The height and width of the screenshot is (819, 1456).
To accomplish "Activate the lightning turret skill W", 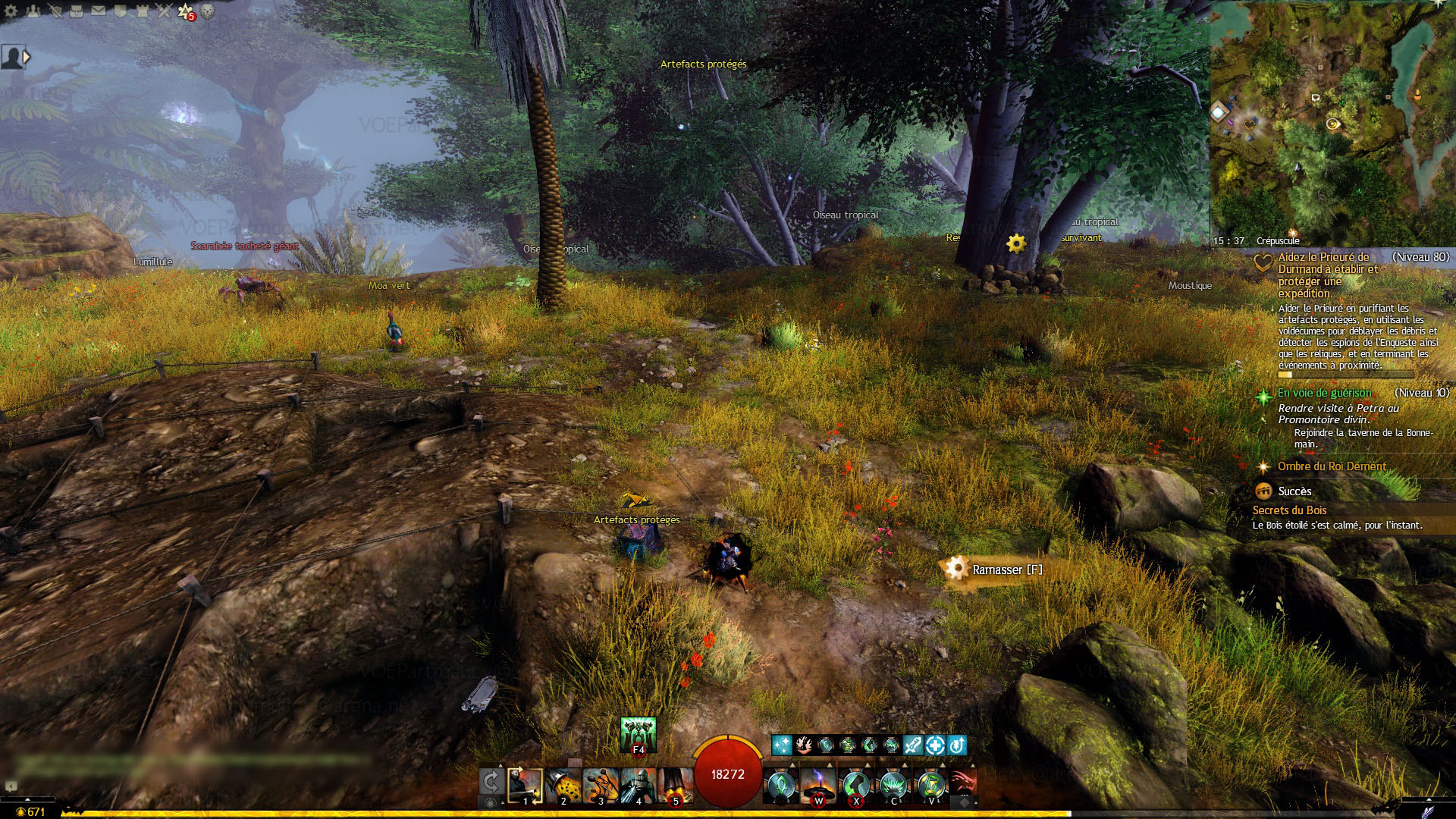I will [817, 786].
